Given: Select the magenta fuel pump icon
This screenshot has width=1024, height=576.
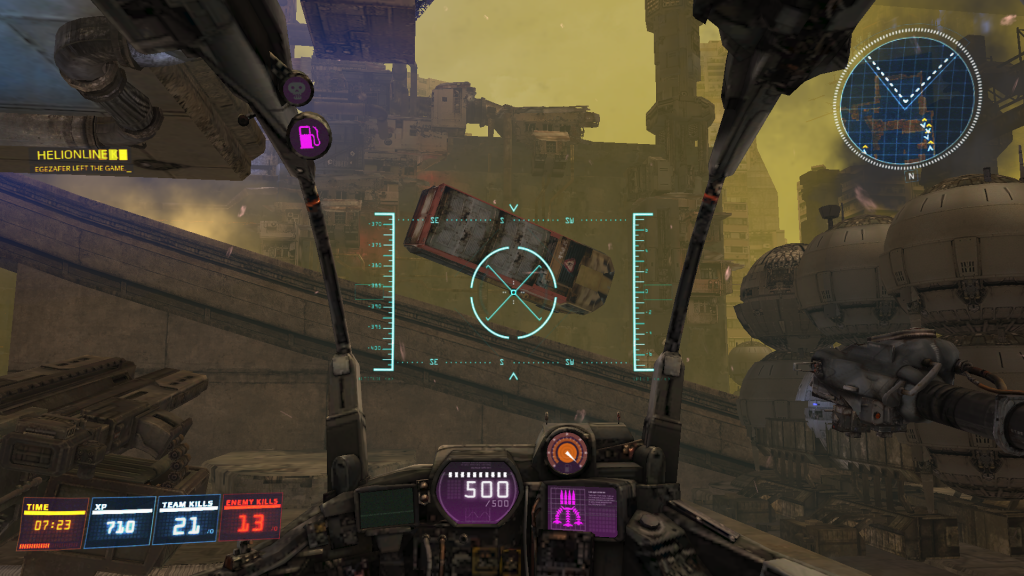Looking at the screenshot, I should (x=310, y=135).
